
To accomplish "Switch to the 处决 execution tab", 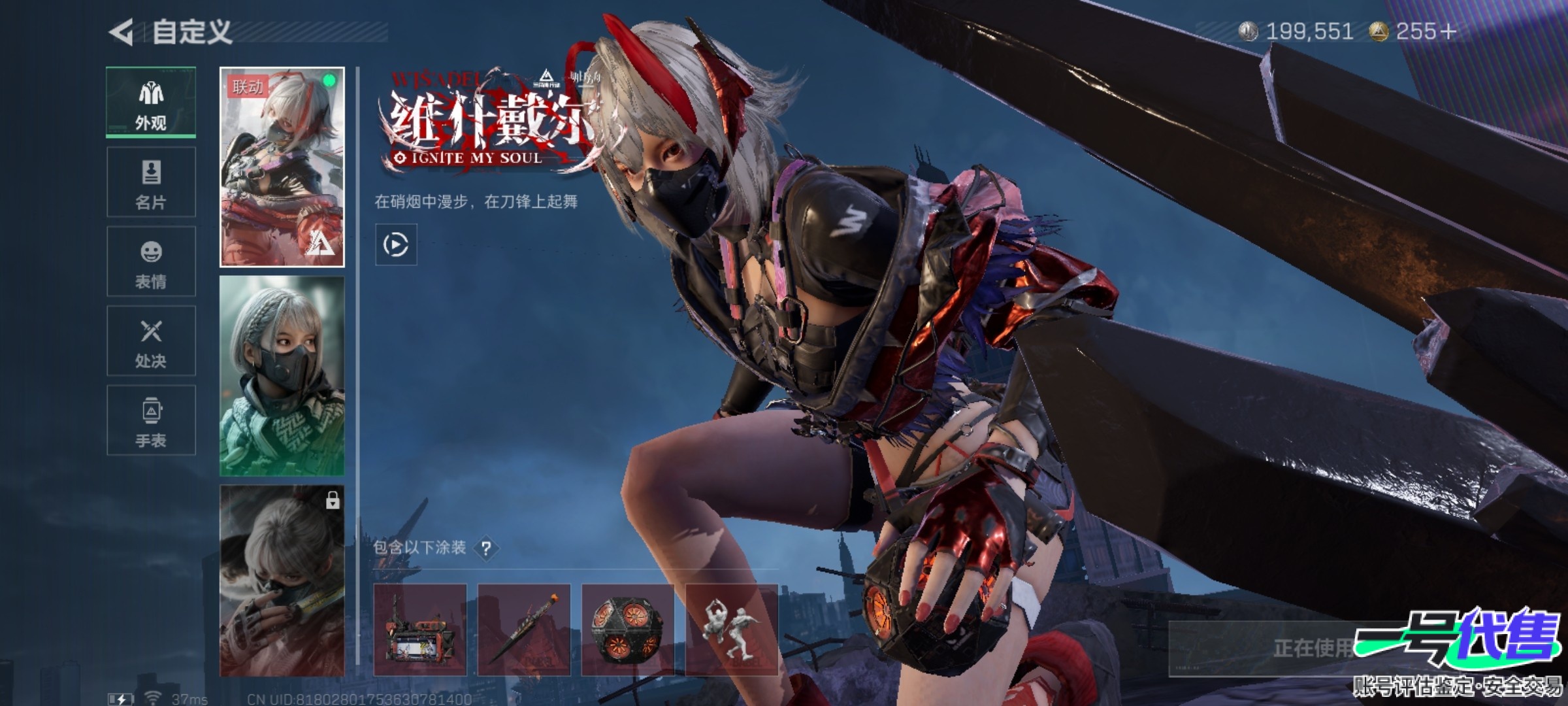I will [151, 341].
